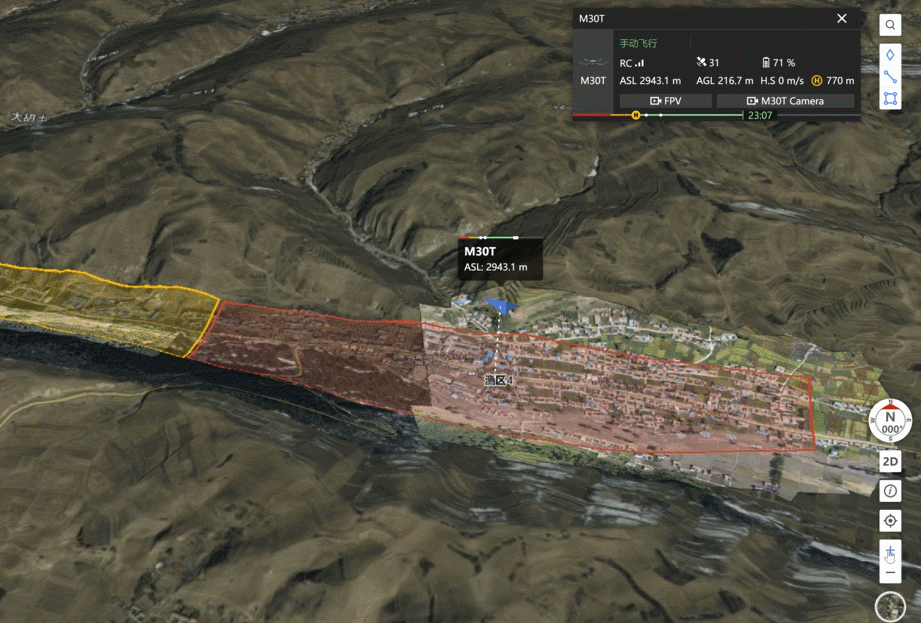This screenshot has height=623, width=921.
Task: Open the map search tool
Action: click(x=890, y=25)
